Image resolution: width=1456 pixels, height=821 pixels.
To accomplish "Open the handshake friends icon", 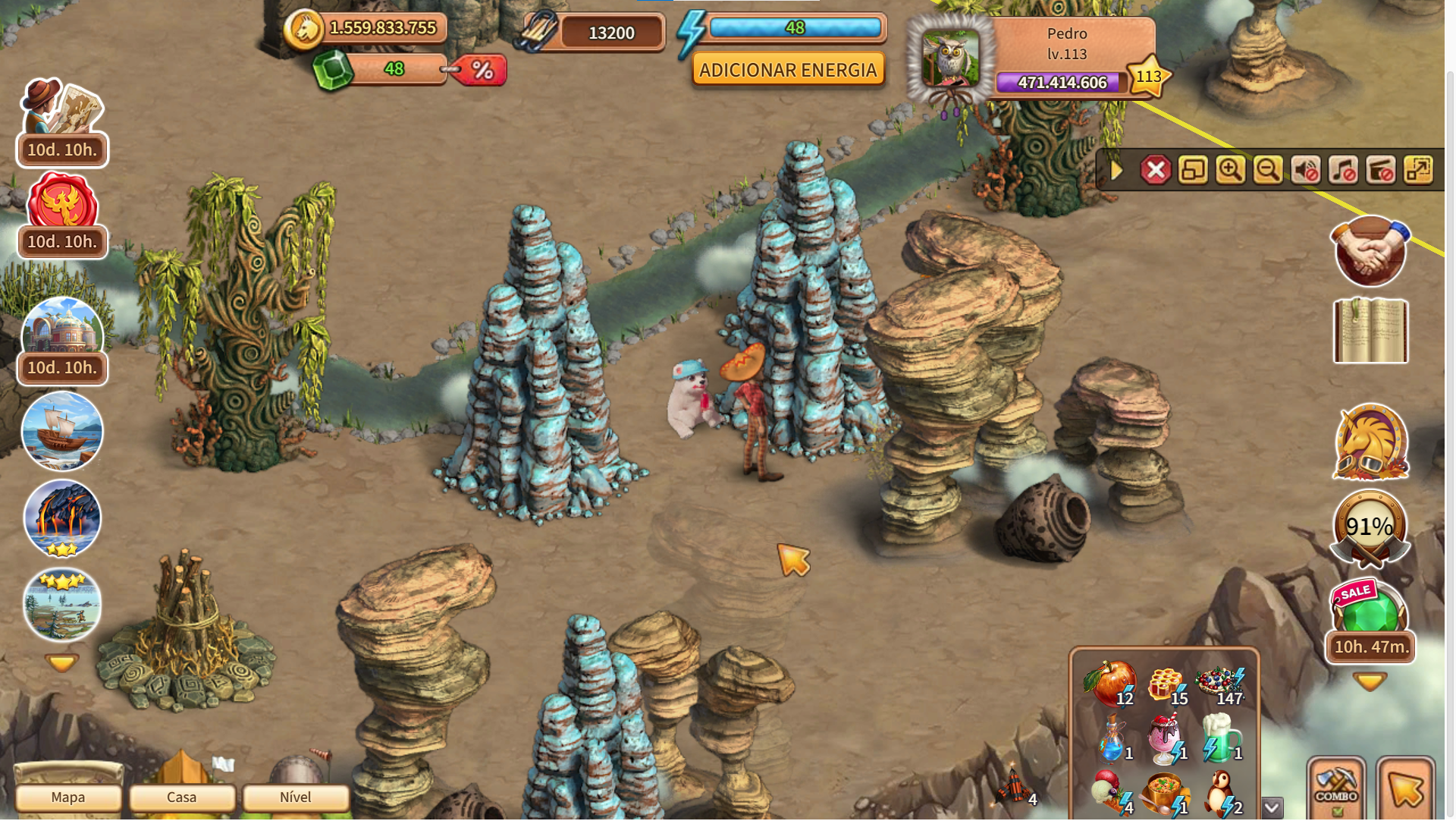I will [1370, 251].
